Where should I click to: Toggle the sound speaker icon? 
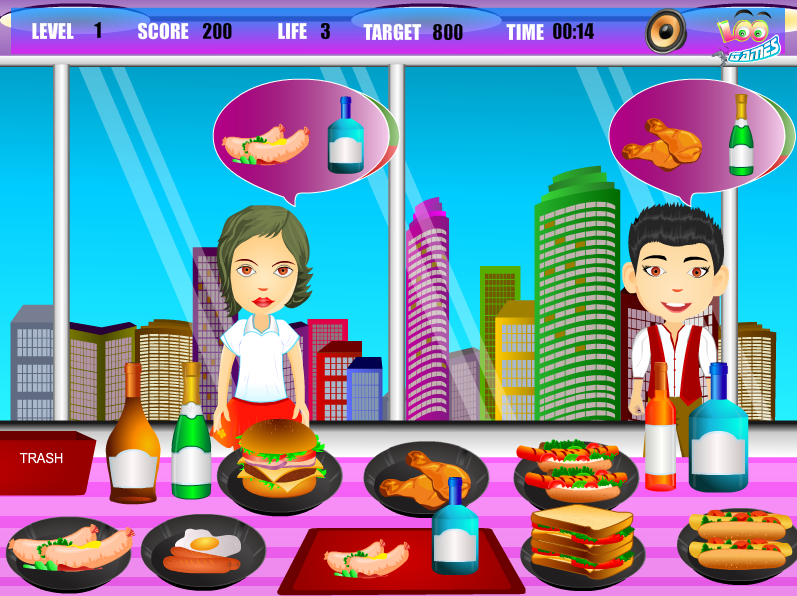click(665, 31)
